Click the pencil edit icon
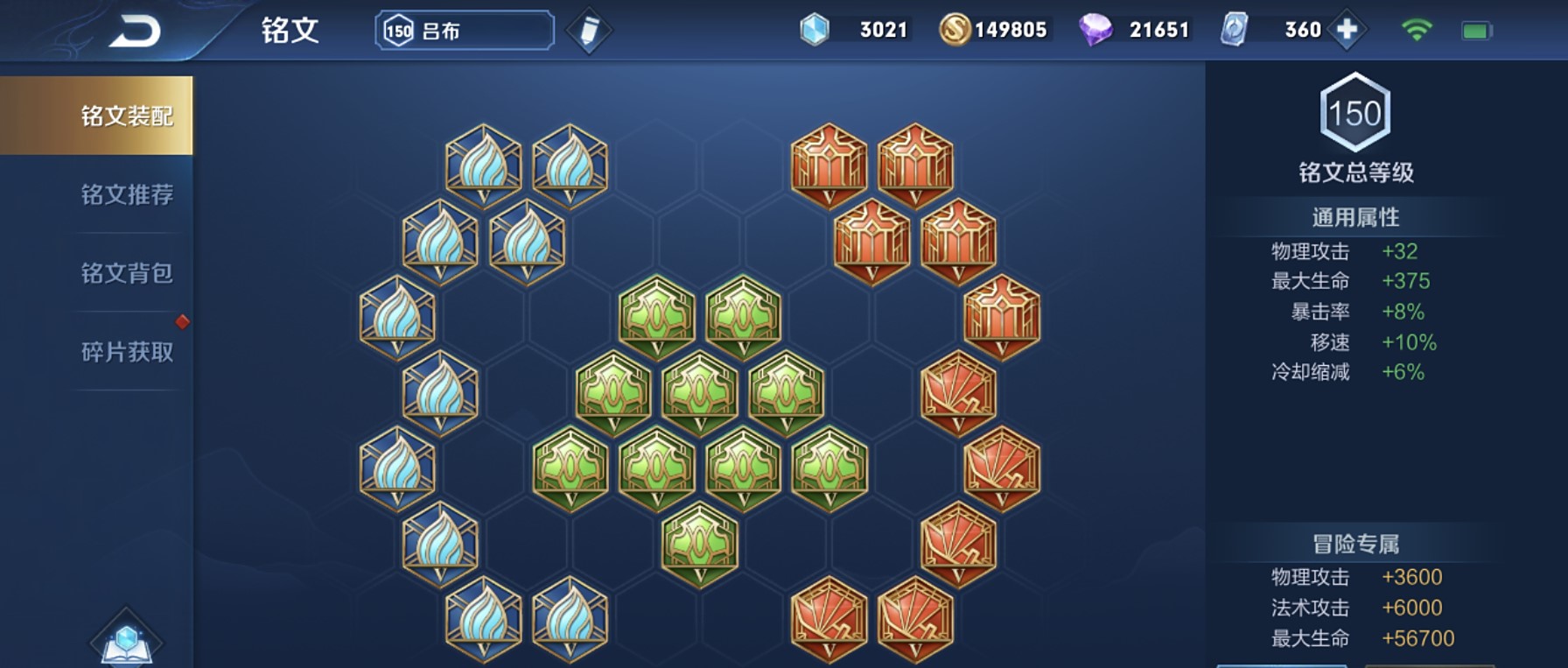This screenshot has width=1568, height=668. (589, 32)
